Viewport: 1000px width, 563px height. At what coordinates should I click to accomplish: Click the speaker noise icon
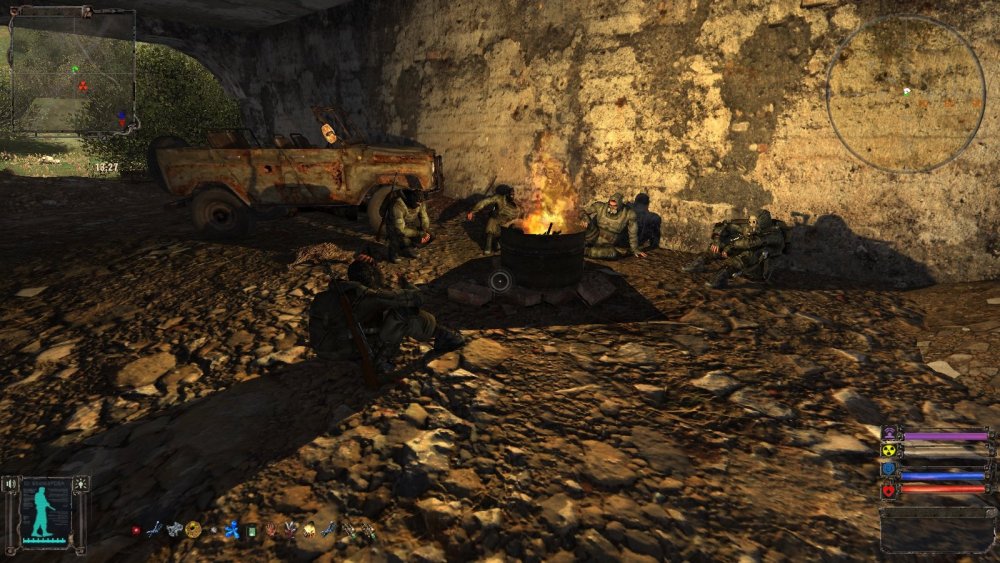(x=11, y=484)
